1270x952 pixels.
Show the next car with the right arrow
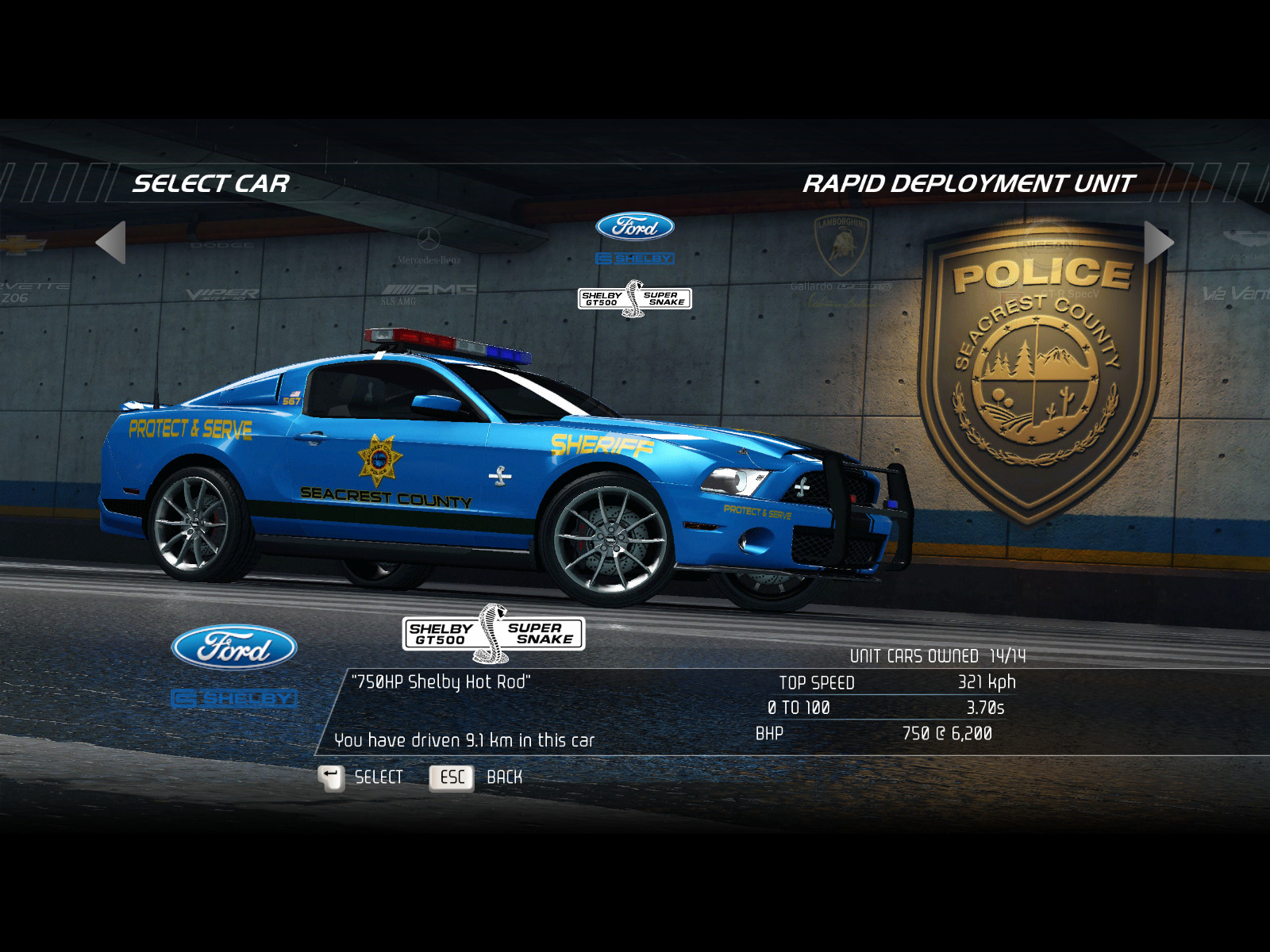click(1157, 242)
